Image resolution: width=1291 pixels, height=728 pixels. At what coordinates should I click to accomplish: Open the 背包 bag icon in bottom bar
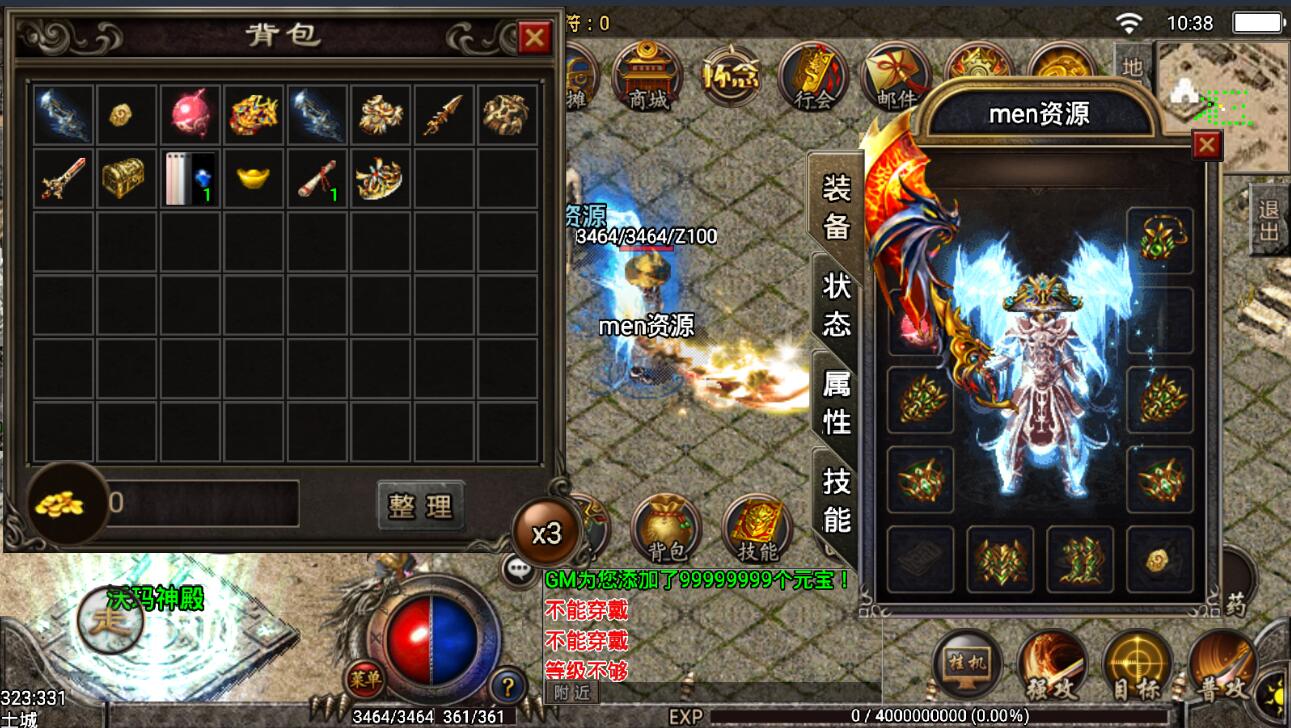(x=666, y=528)
